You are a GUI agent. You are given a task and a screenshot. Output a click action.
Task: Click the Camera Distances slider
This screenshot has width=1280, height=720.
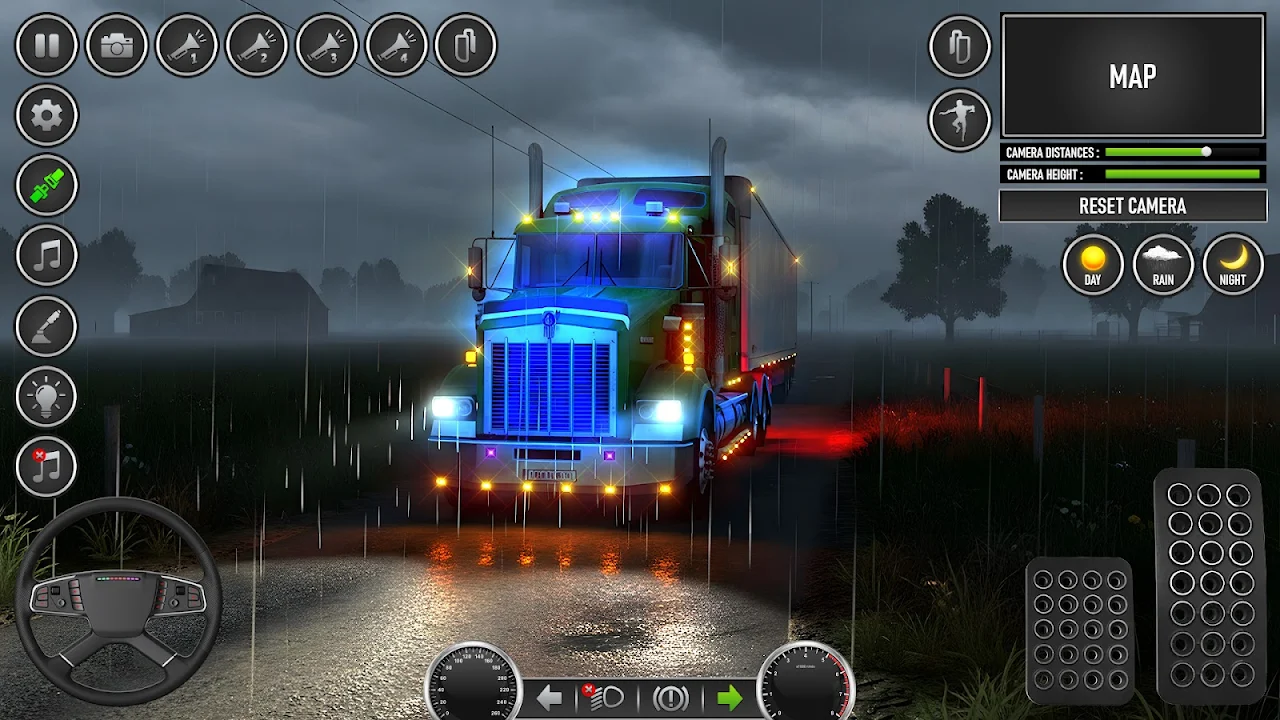pyautogui.click(x=1182, y=152)
